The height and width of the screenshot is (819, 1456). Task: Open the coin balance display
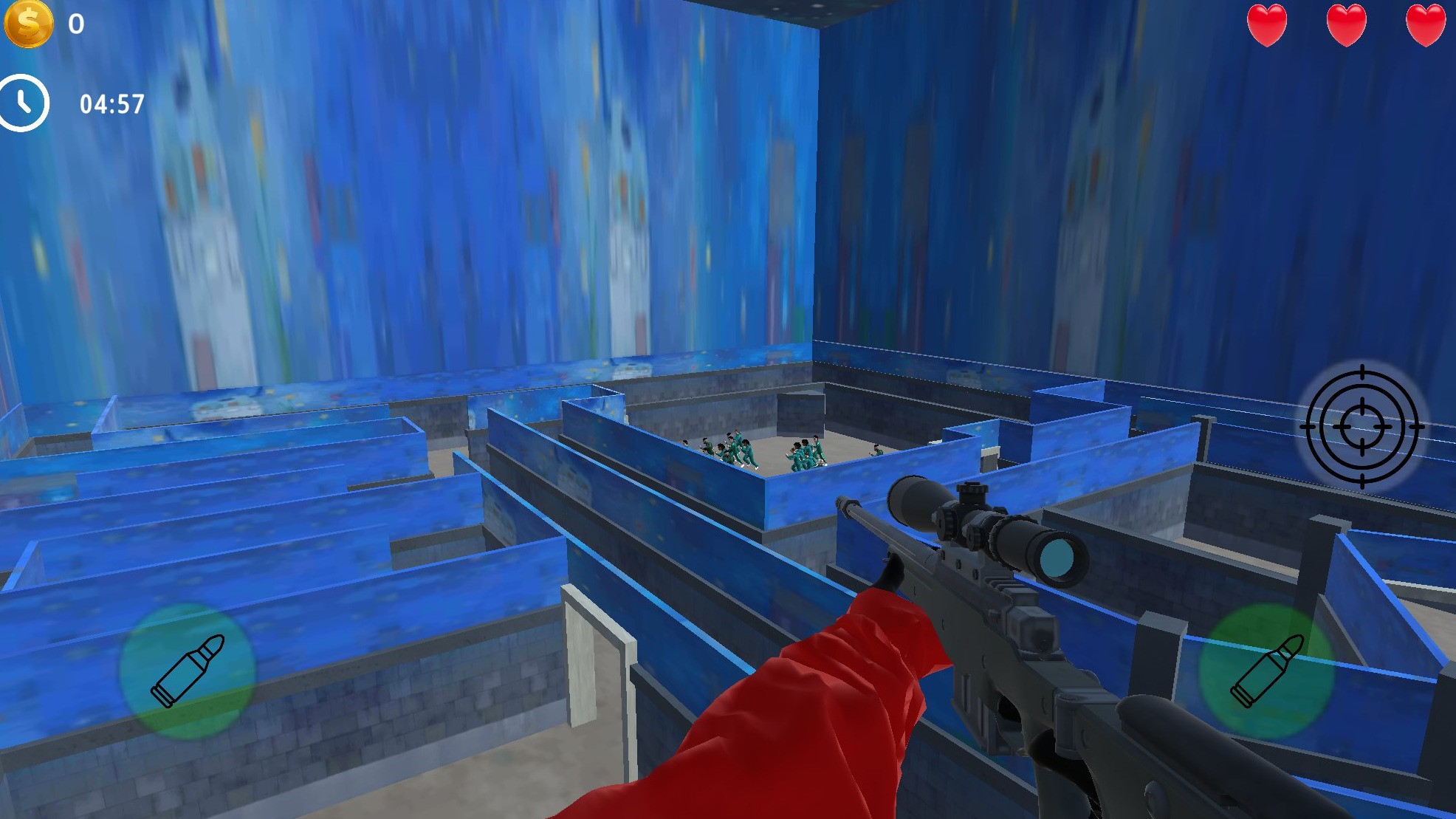[x=52, y=25]
